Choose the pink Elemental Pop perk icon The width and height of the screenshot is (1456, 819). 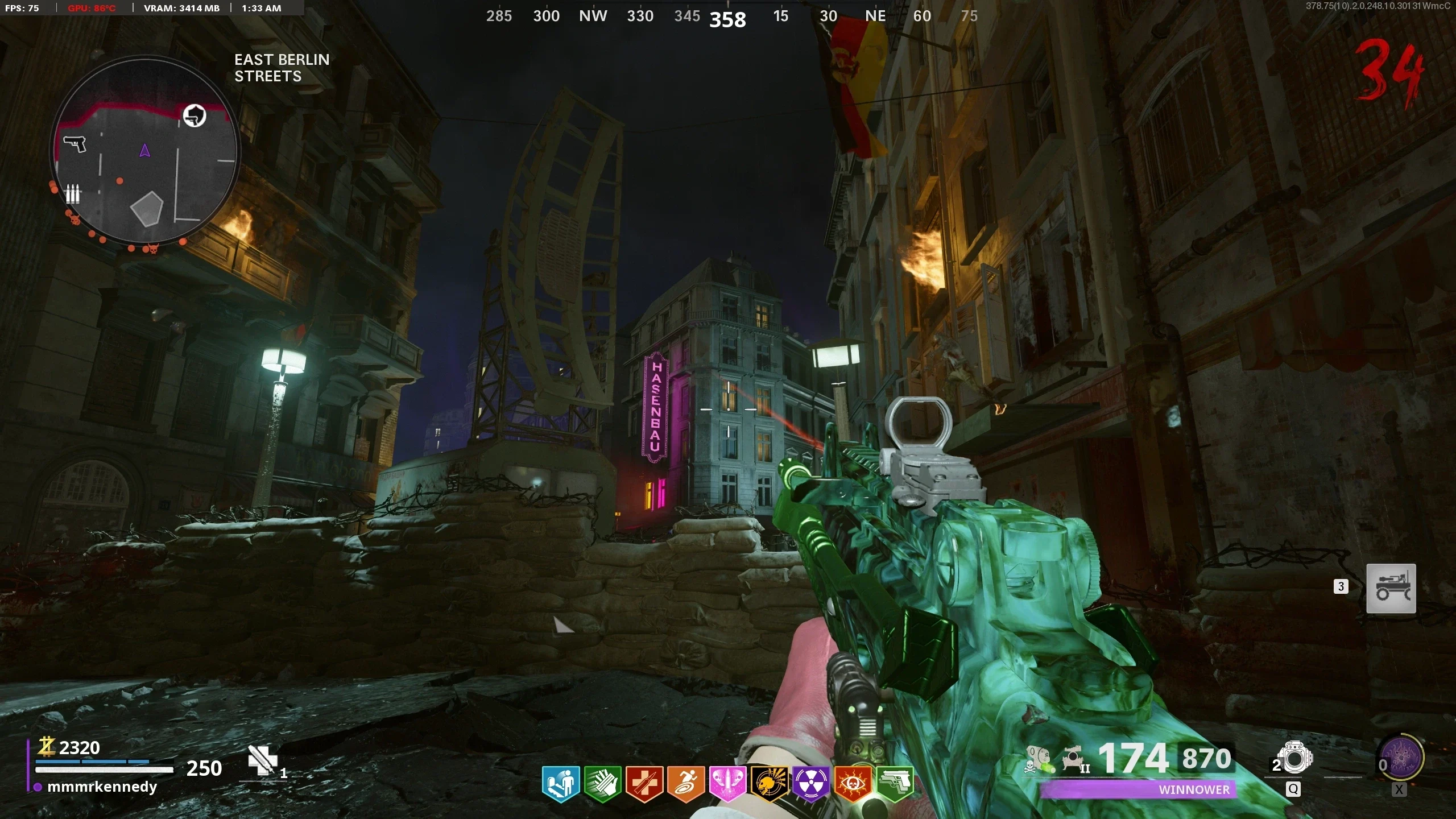[x=727, y=784]
